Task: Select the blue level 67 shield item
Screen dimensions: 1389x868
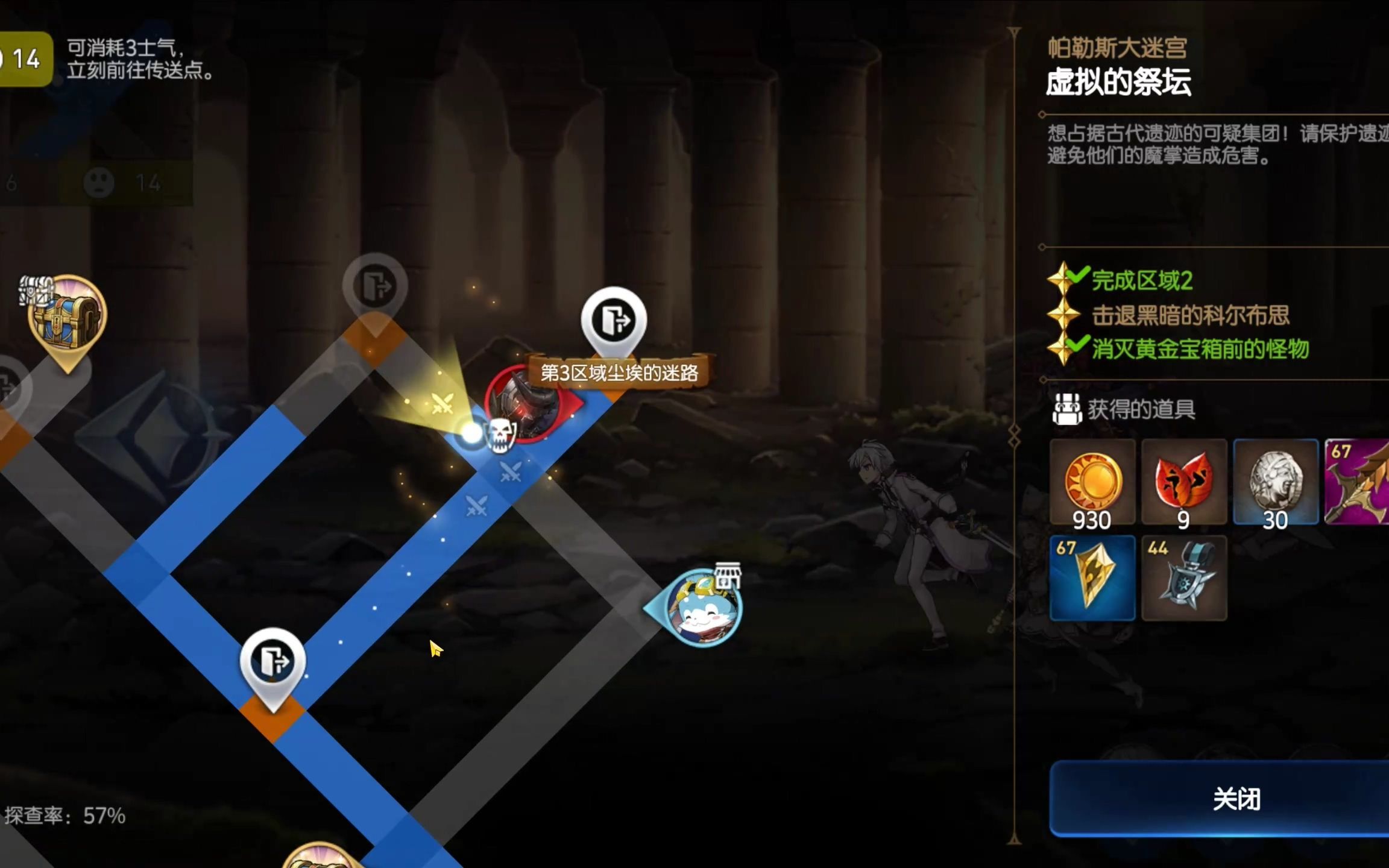Action: coord(1092,577)
